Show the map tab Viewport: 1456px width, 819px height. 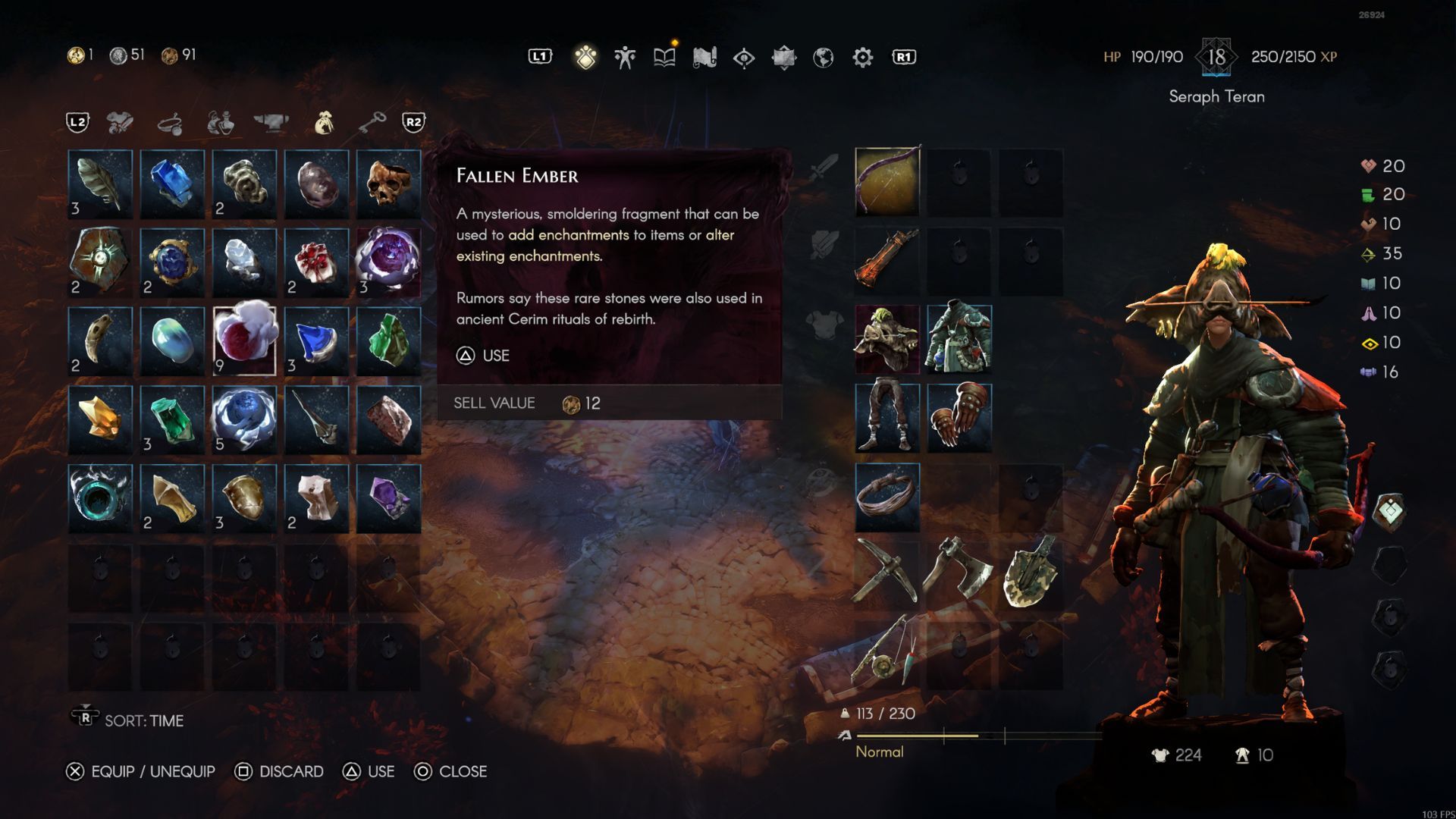704,57
